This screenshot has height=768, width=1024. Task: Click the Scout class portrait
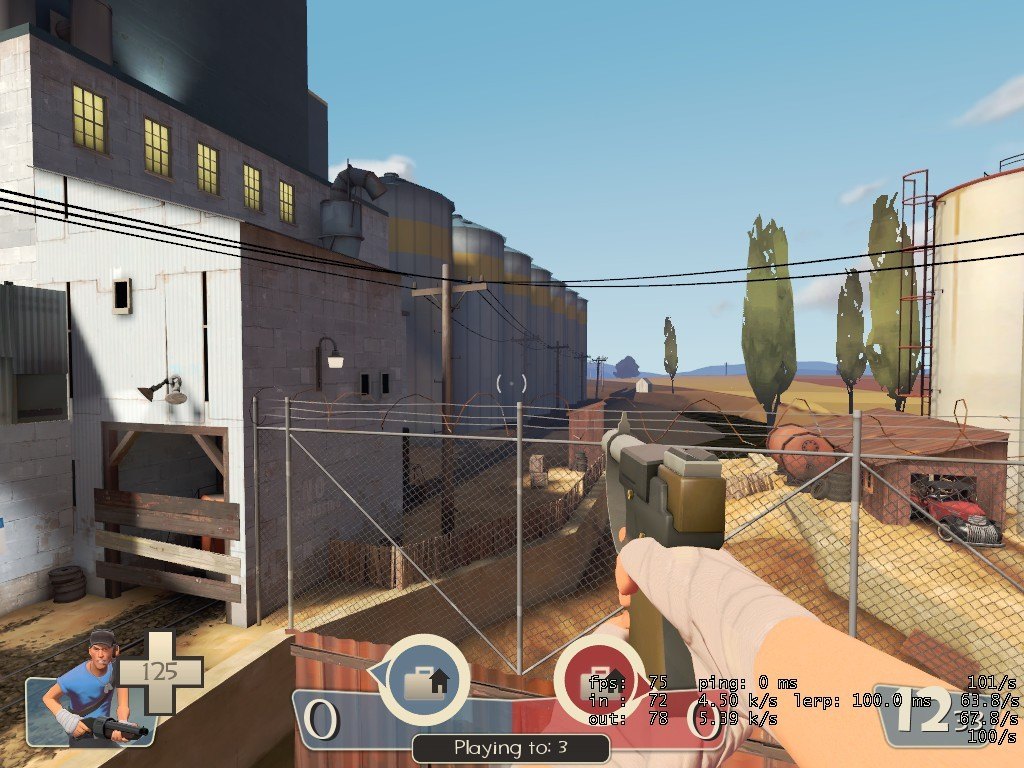(x=90, y=688)
